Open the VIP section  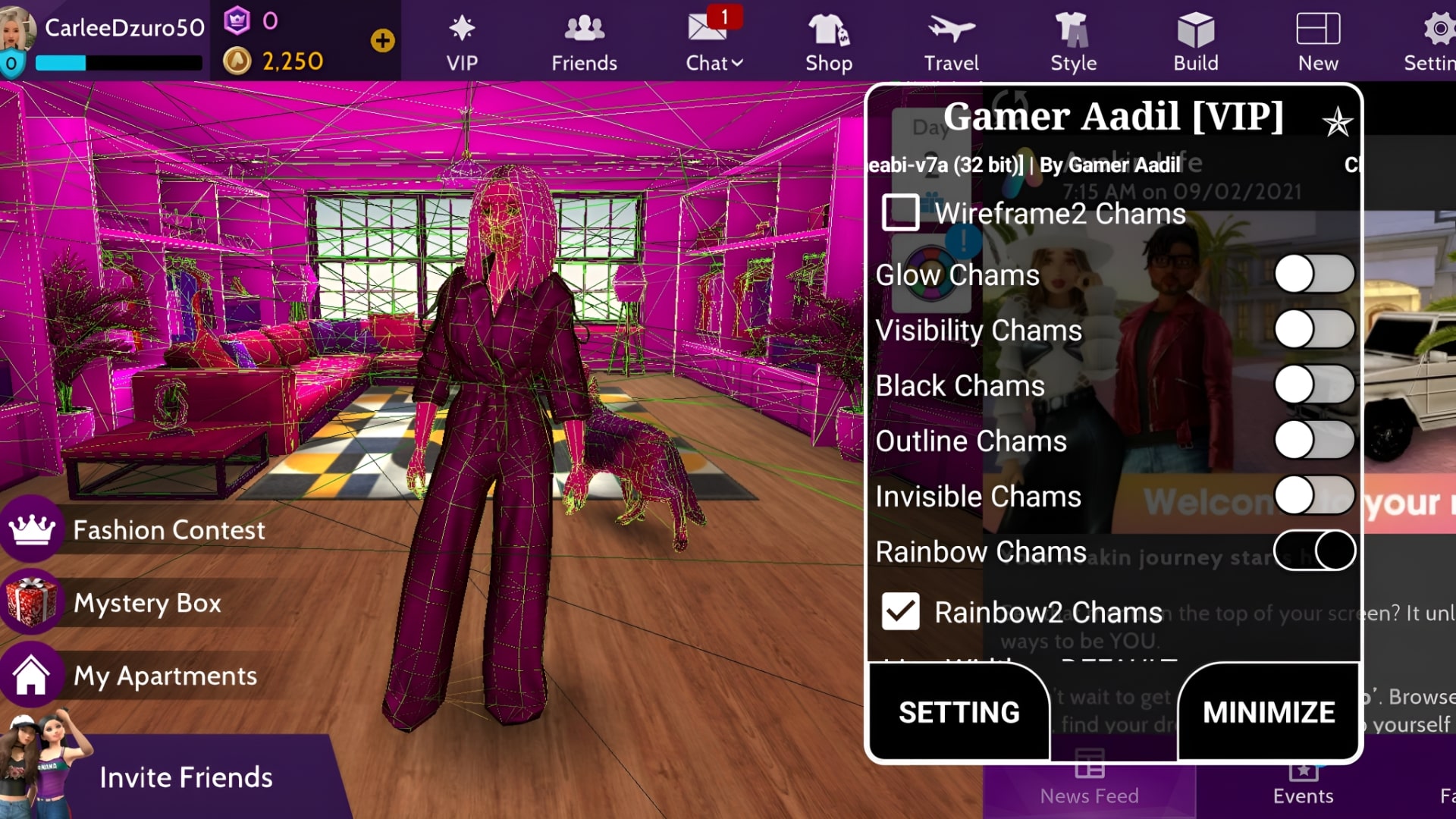click(461, 42)
